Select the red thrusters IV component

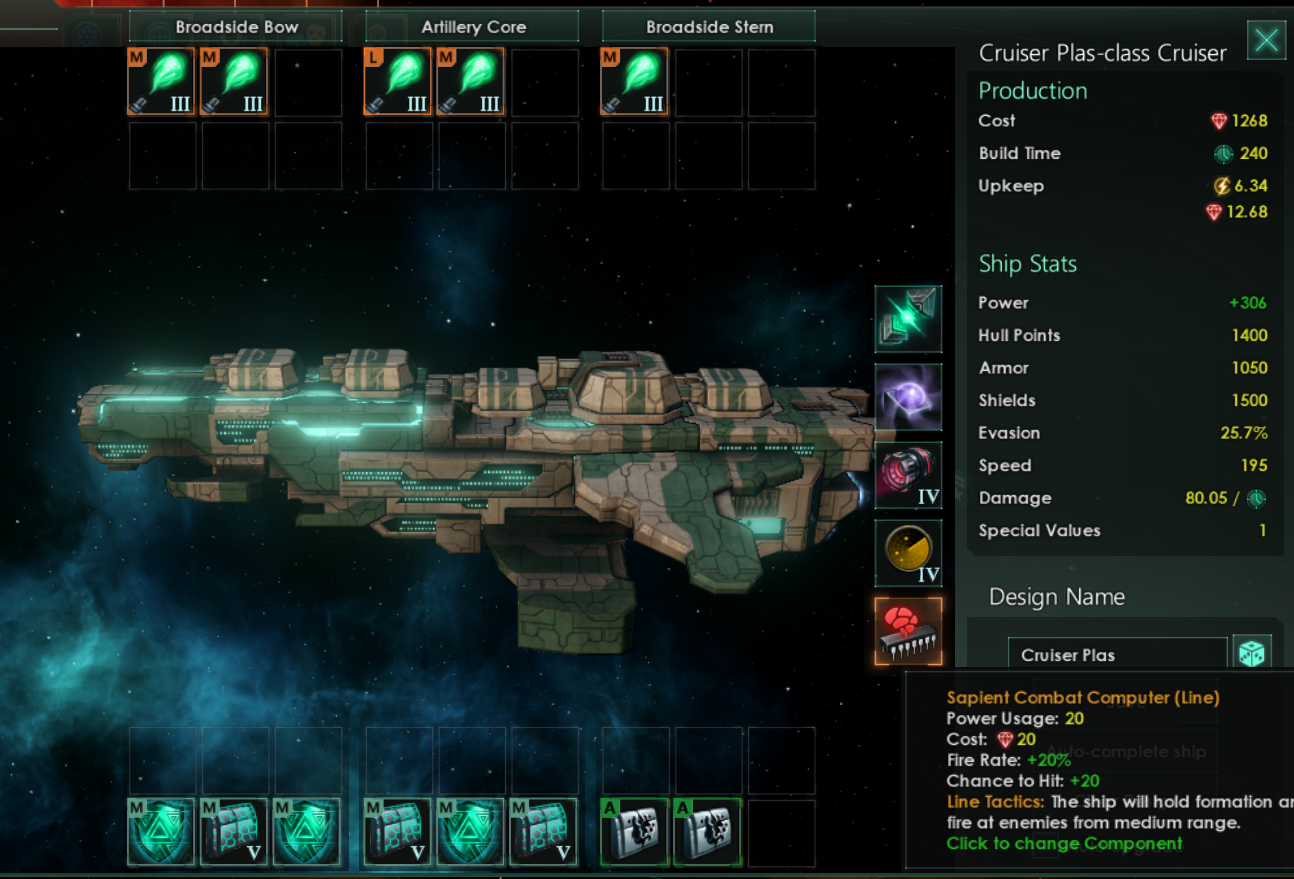(908, 475)
